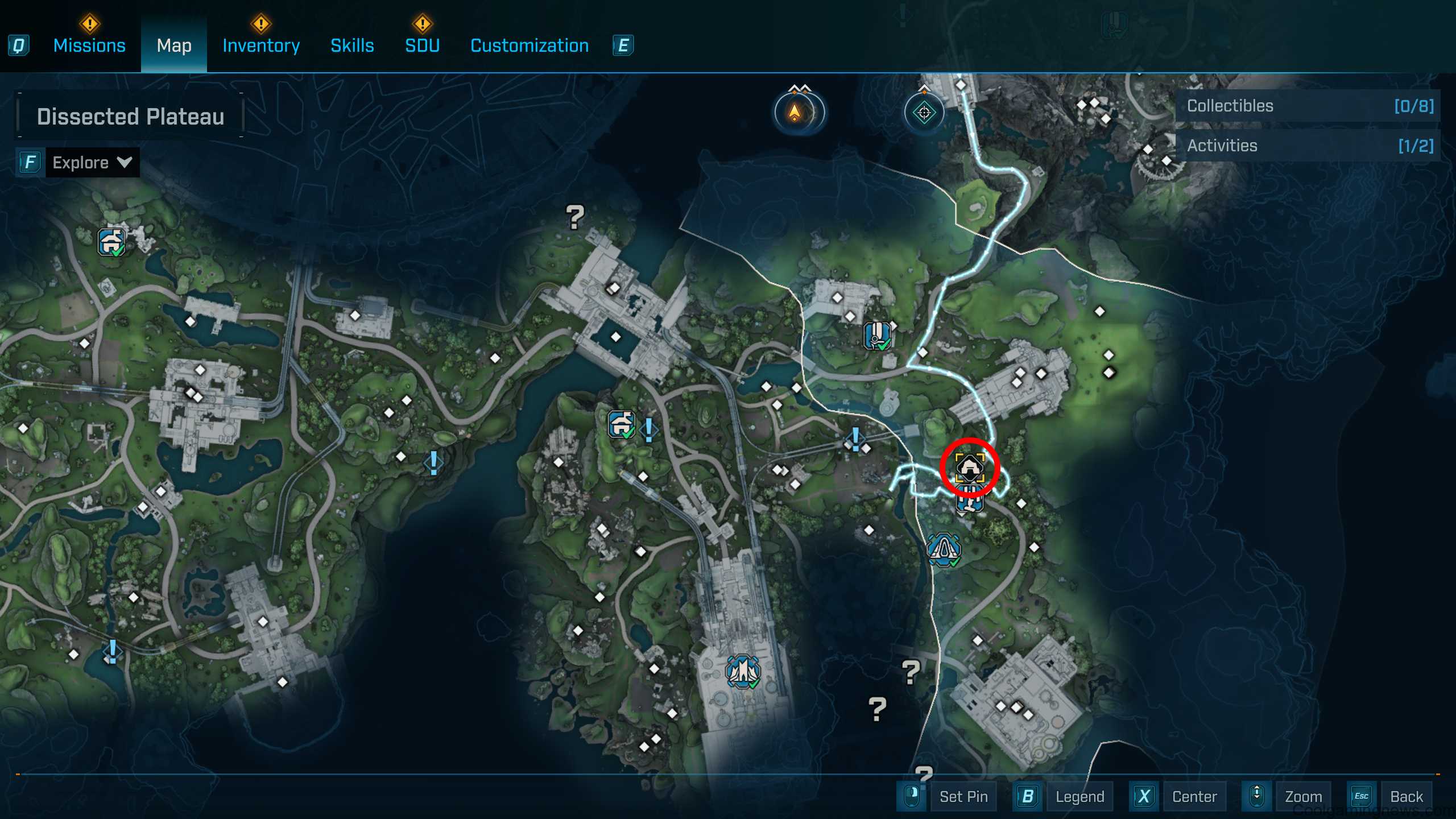Screen dimensions: 1456x819
Task: Open the Missions tab
Action: click(89, 45)
